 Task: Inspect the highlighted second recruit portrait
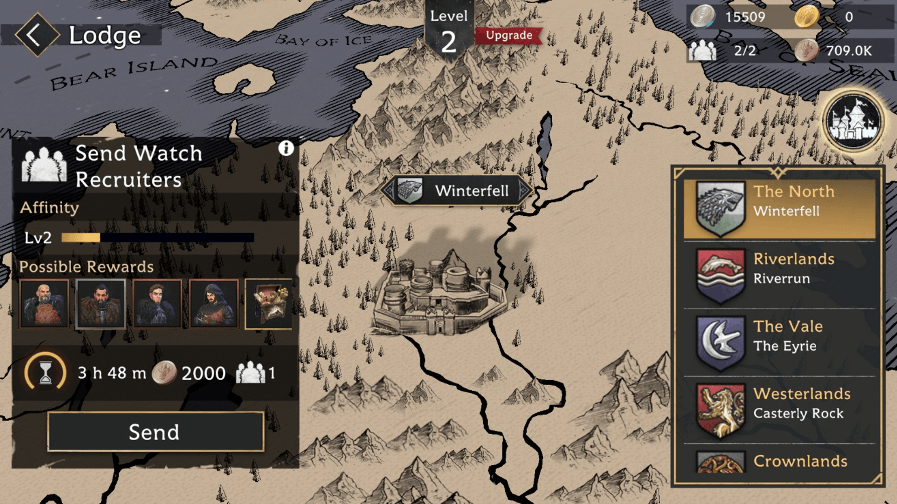click(101, 304)
